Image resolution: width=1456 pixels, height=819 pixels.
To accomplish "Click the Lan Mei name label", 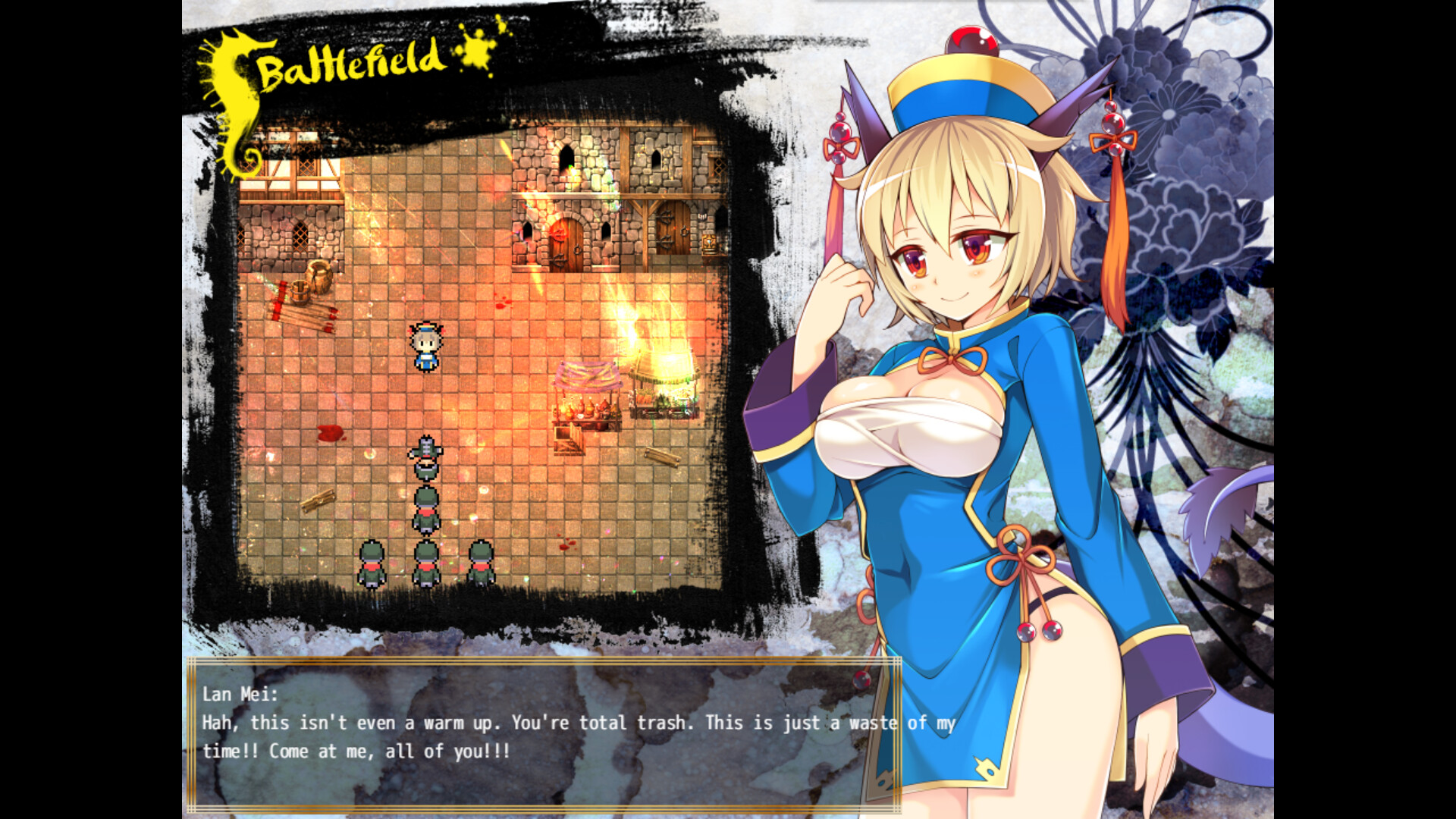I will tap(243, 693).
